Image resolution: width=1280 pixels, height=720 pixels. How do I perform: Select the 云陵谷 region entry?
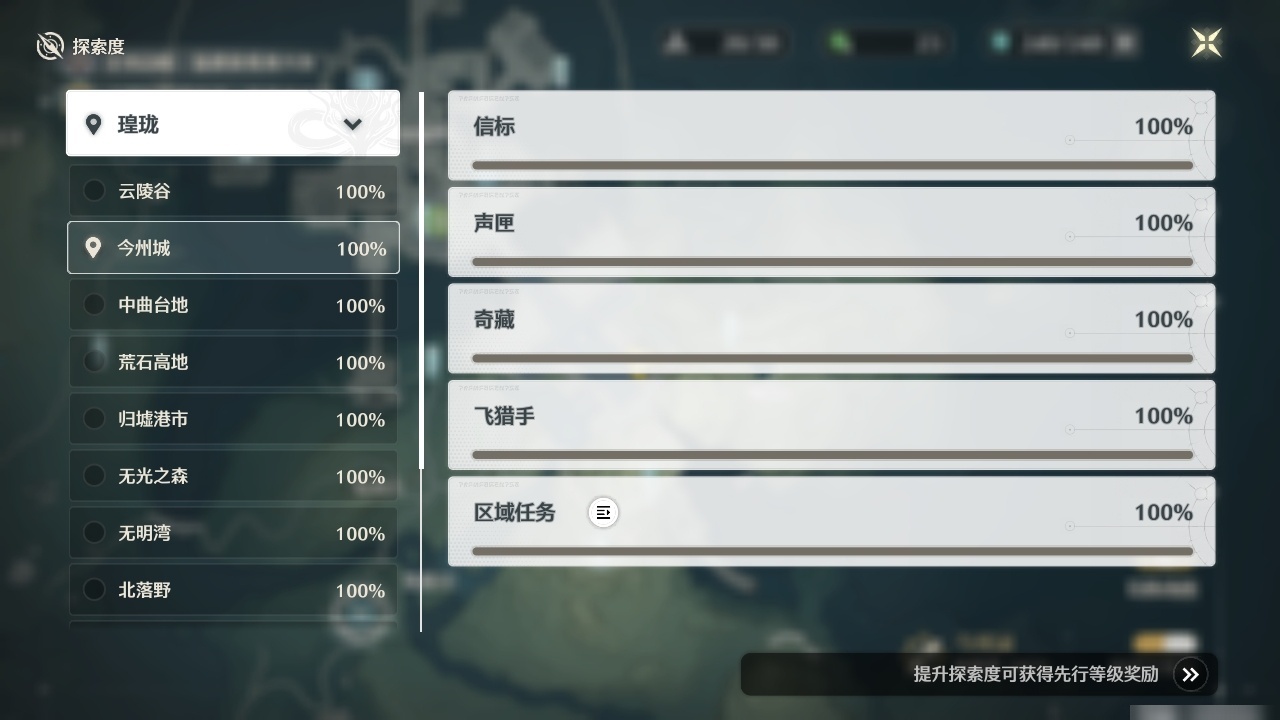233,190
